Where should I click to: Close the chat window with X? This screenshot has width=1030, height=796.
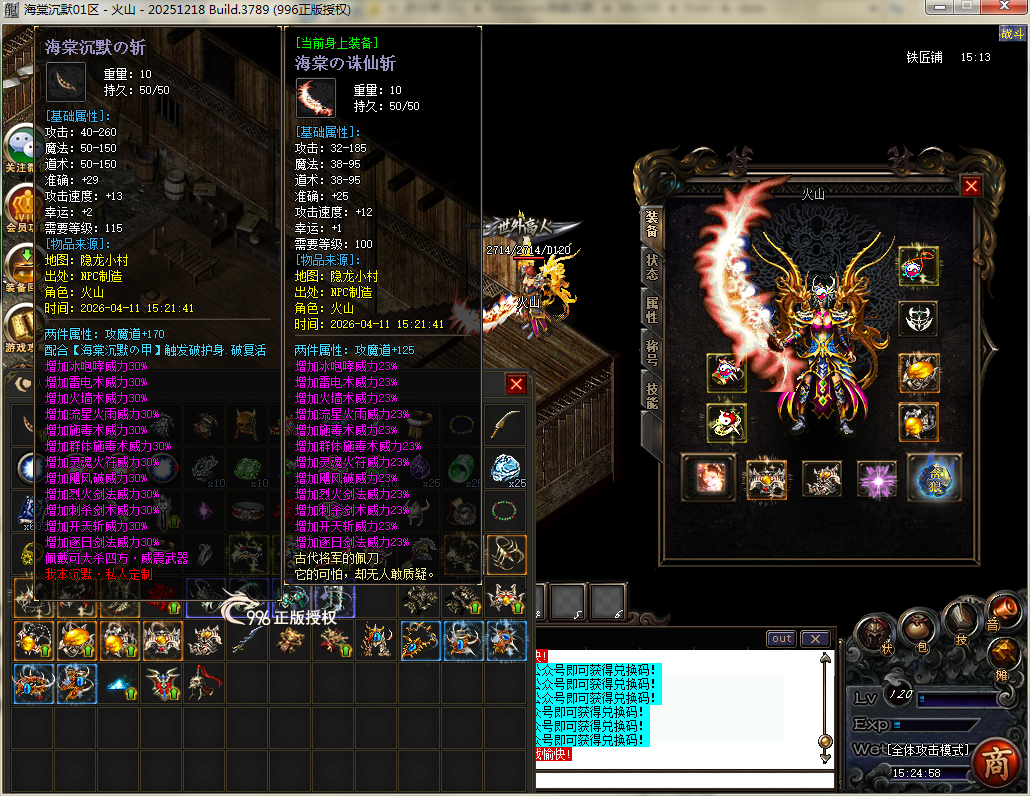pos(815,639)
